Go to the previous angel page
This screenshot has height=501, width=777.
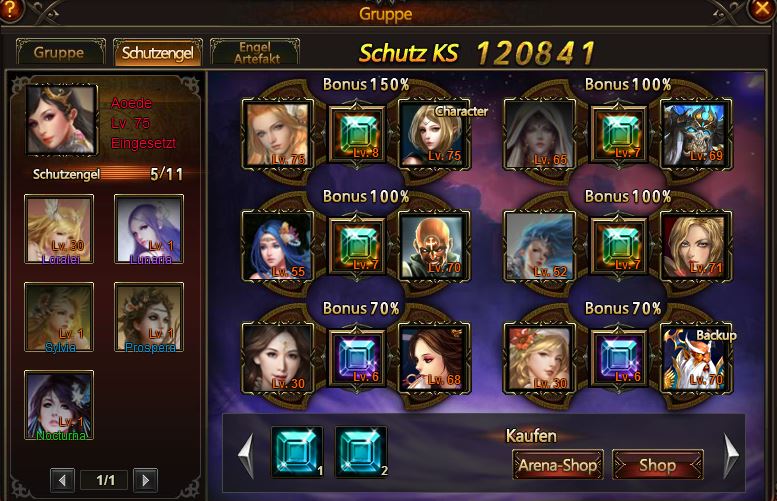[x=62, y=480]
